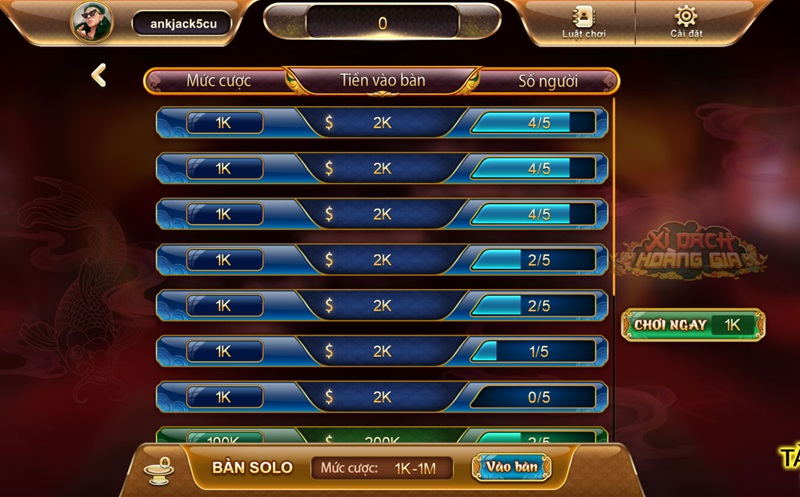Go back with the left arrow
This screenshot has width=800, height=497.
click(x=98, y=75)
